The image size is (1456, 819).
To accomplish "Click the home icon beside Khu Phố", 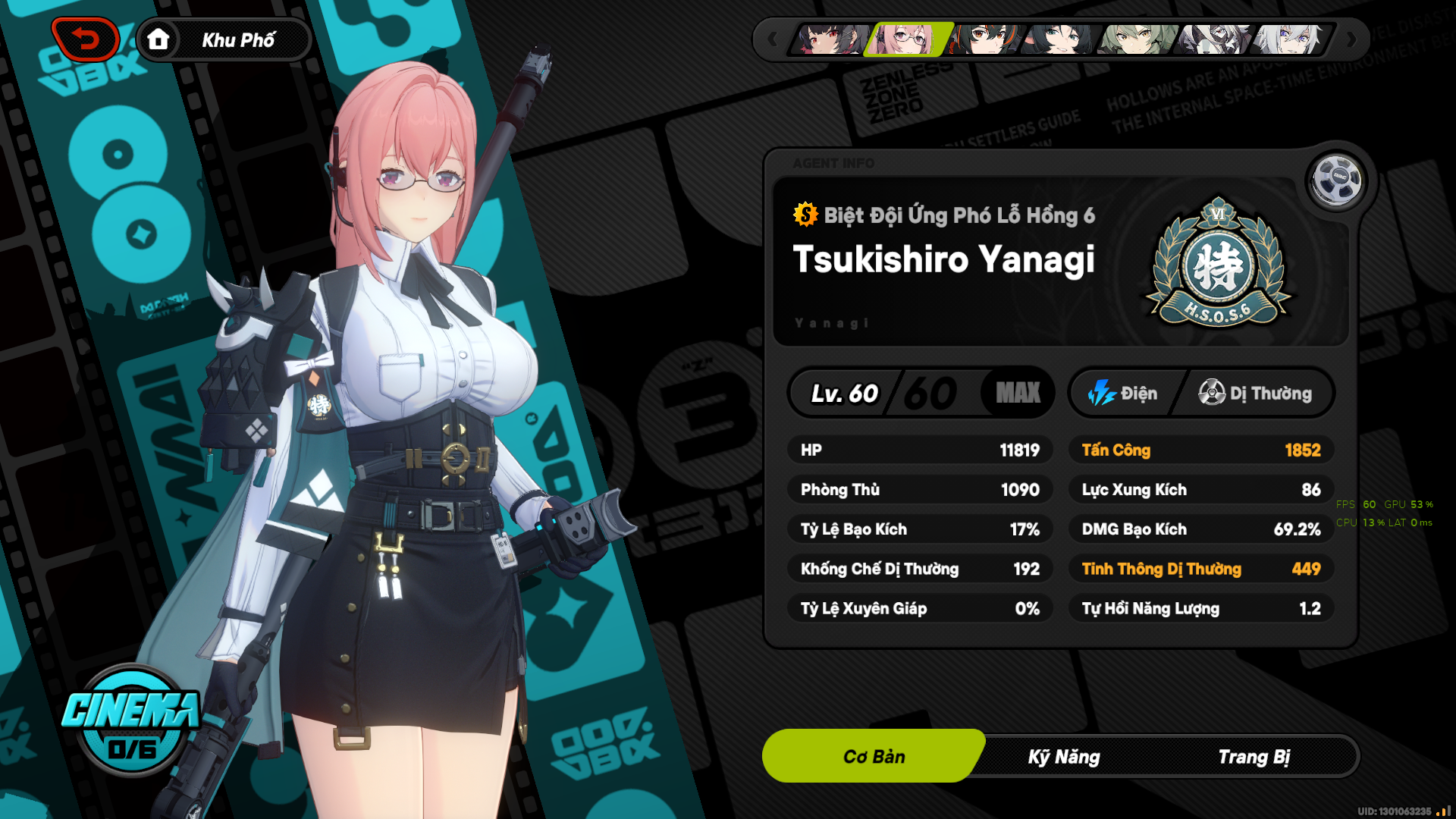I will click(158, 39).
